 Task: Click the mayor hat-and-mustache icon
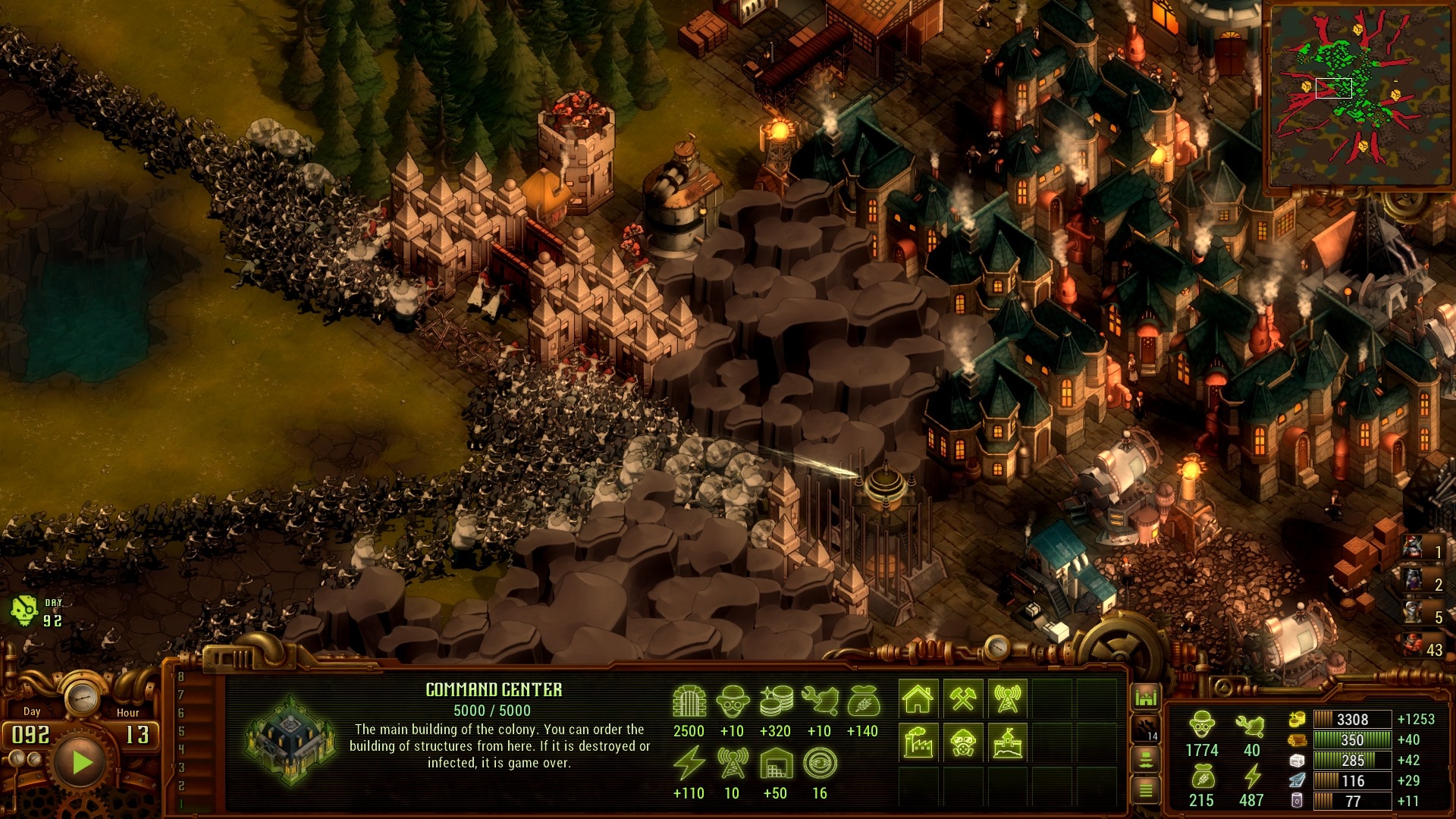coord(1146,759)
